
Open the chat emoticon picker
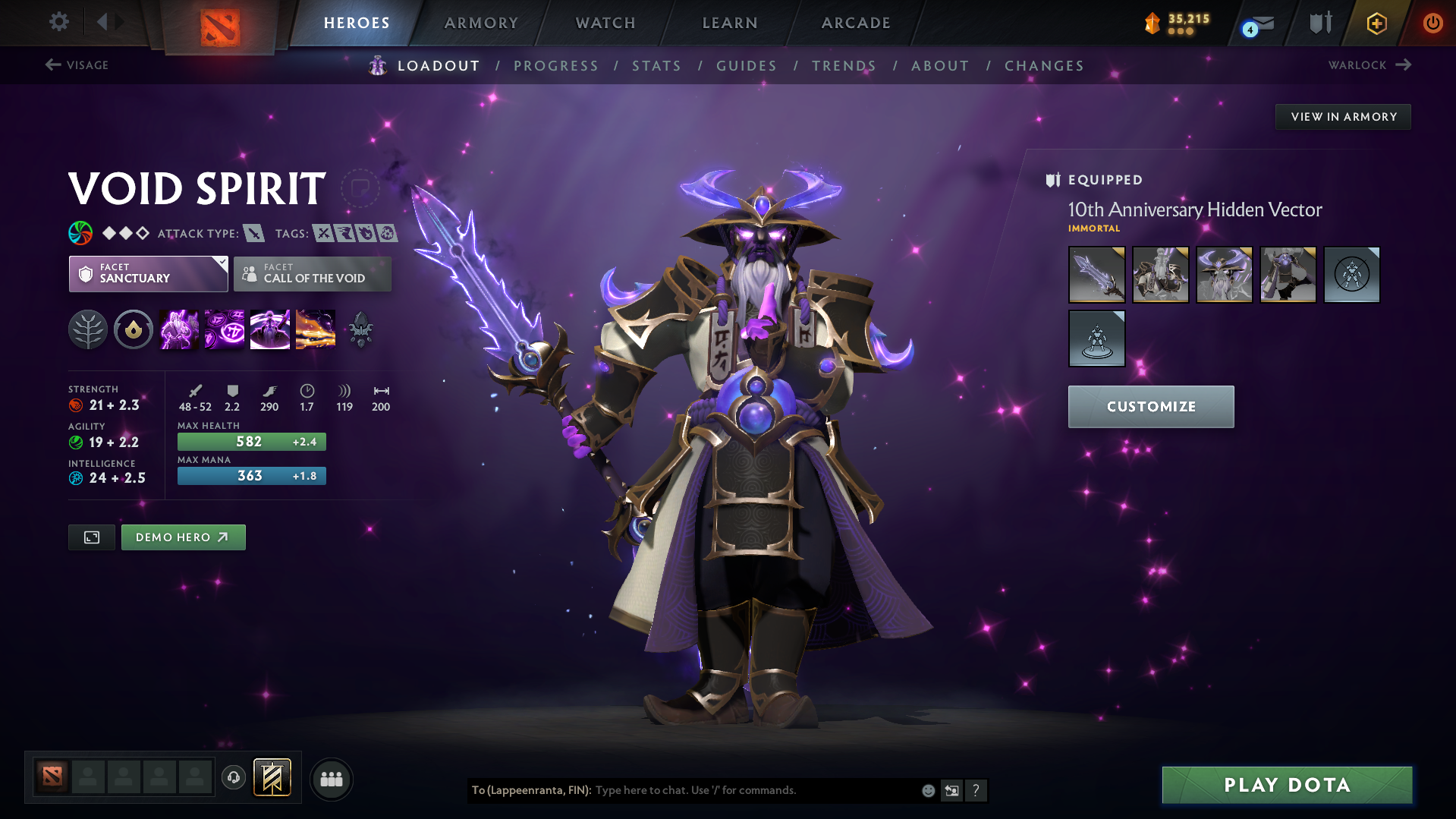(927, 790)
